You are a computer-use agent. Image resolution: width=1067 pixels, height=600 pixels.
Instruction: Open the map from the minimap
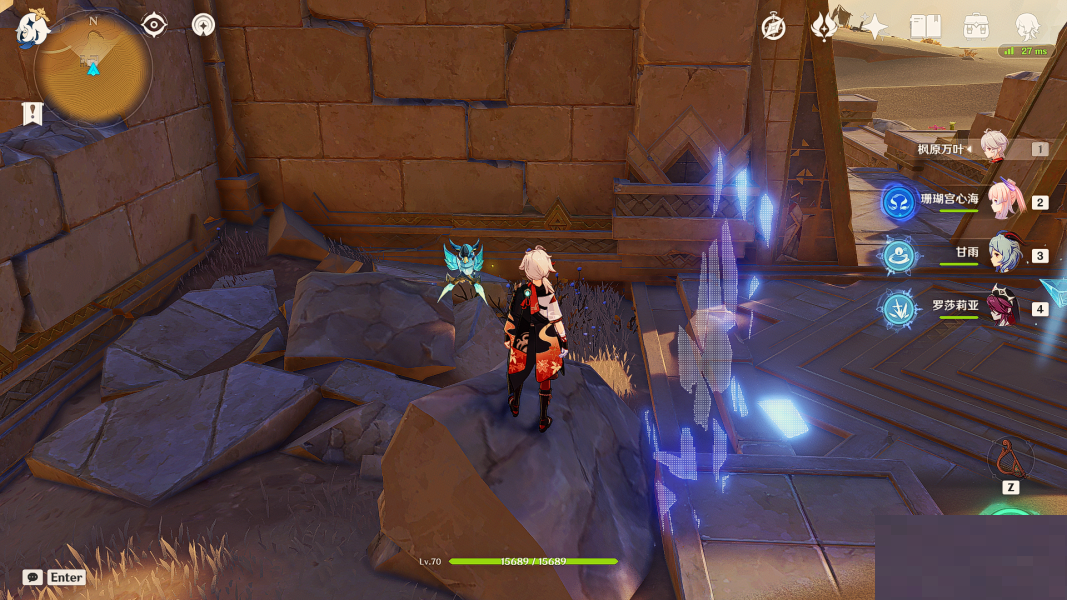coord(93,70)
